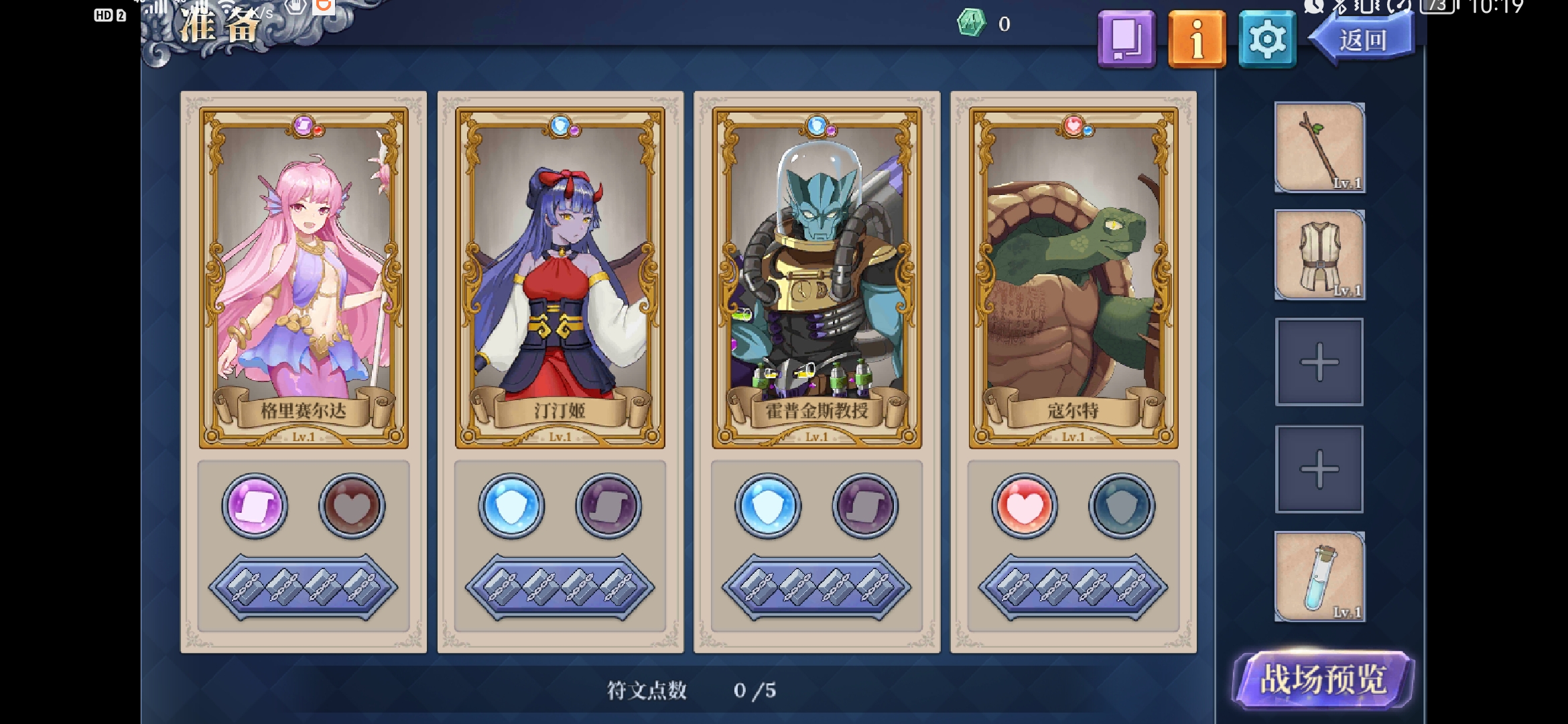Click 霍普金斯教授's locked chain skill bar
The width and height of the screenshot is (1568, 724).
(x=816, y=587)
